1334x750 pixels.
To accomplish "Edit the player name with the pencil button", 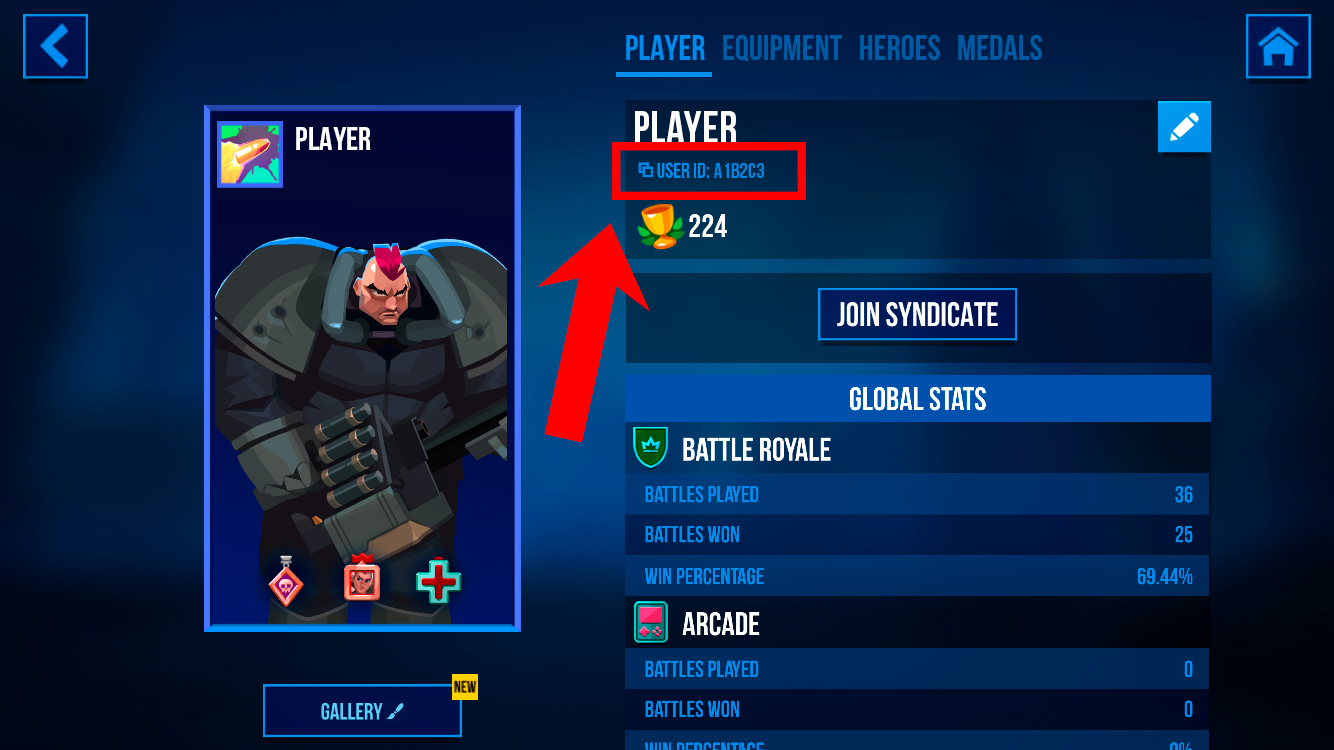I will [1184, 127].
